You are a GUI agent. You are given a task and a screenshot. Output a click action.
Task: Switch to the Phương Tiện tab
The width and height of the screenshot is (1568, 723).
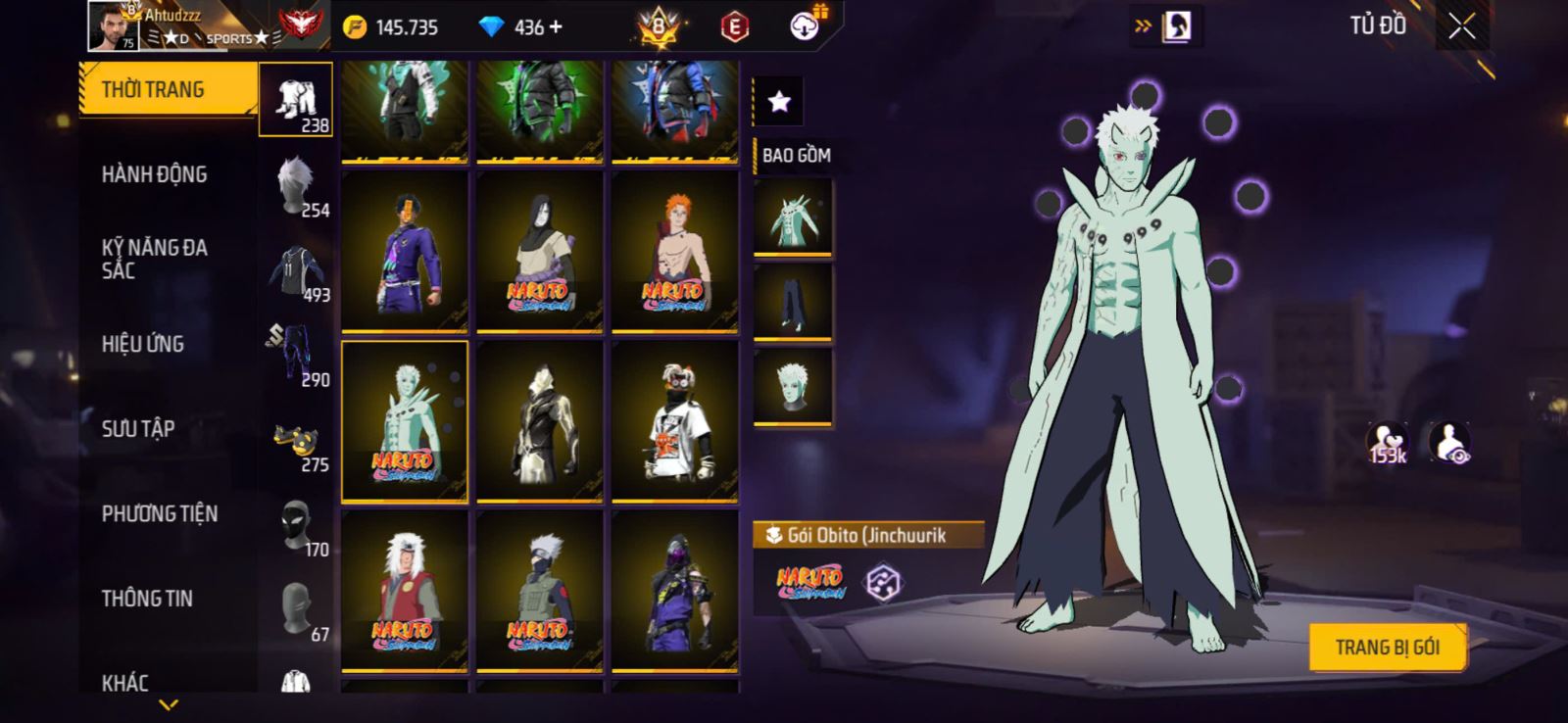[x=160, y=513]
